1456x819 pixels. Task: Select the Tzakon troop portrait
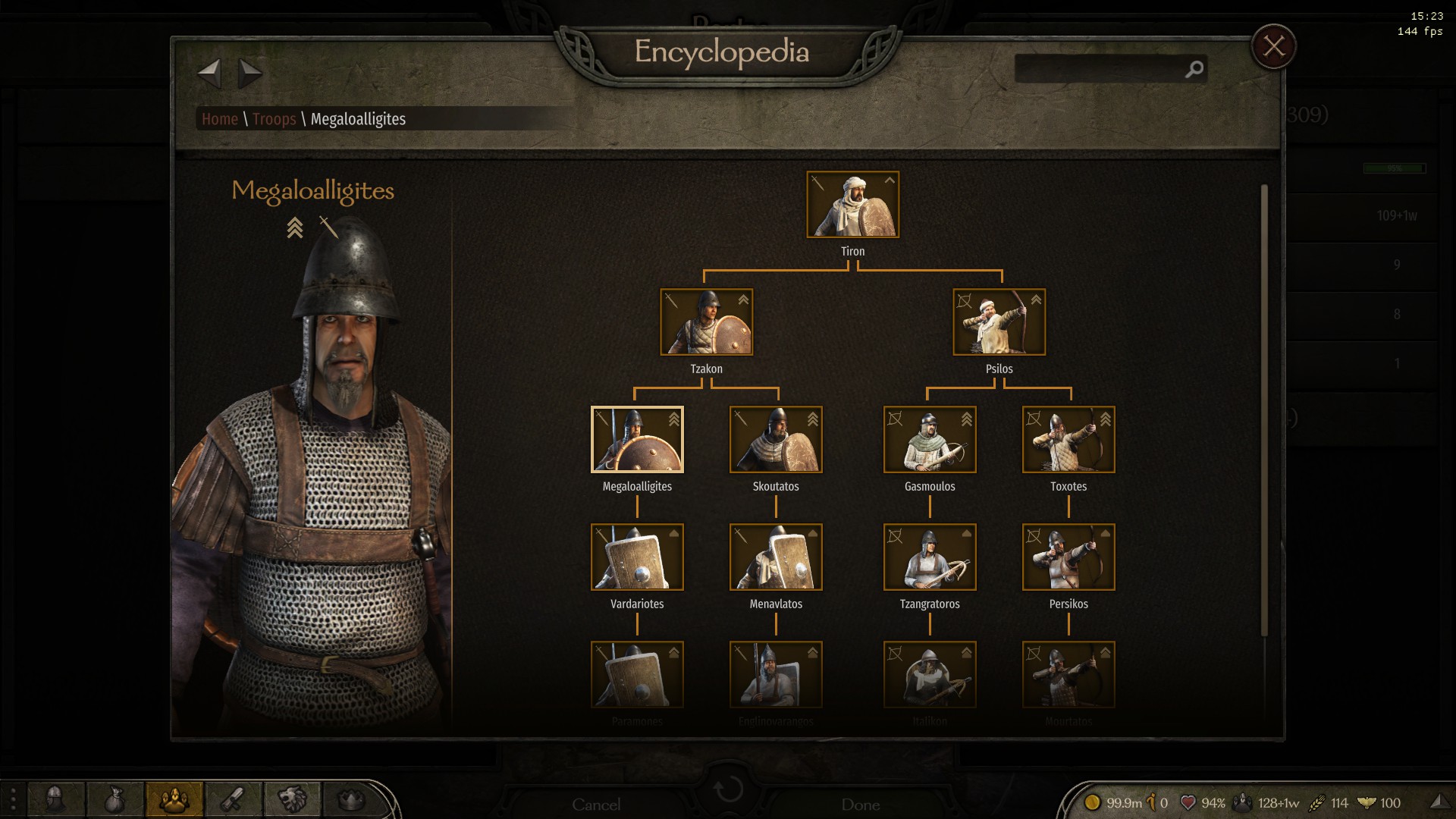[x=706, y=322]
